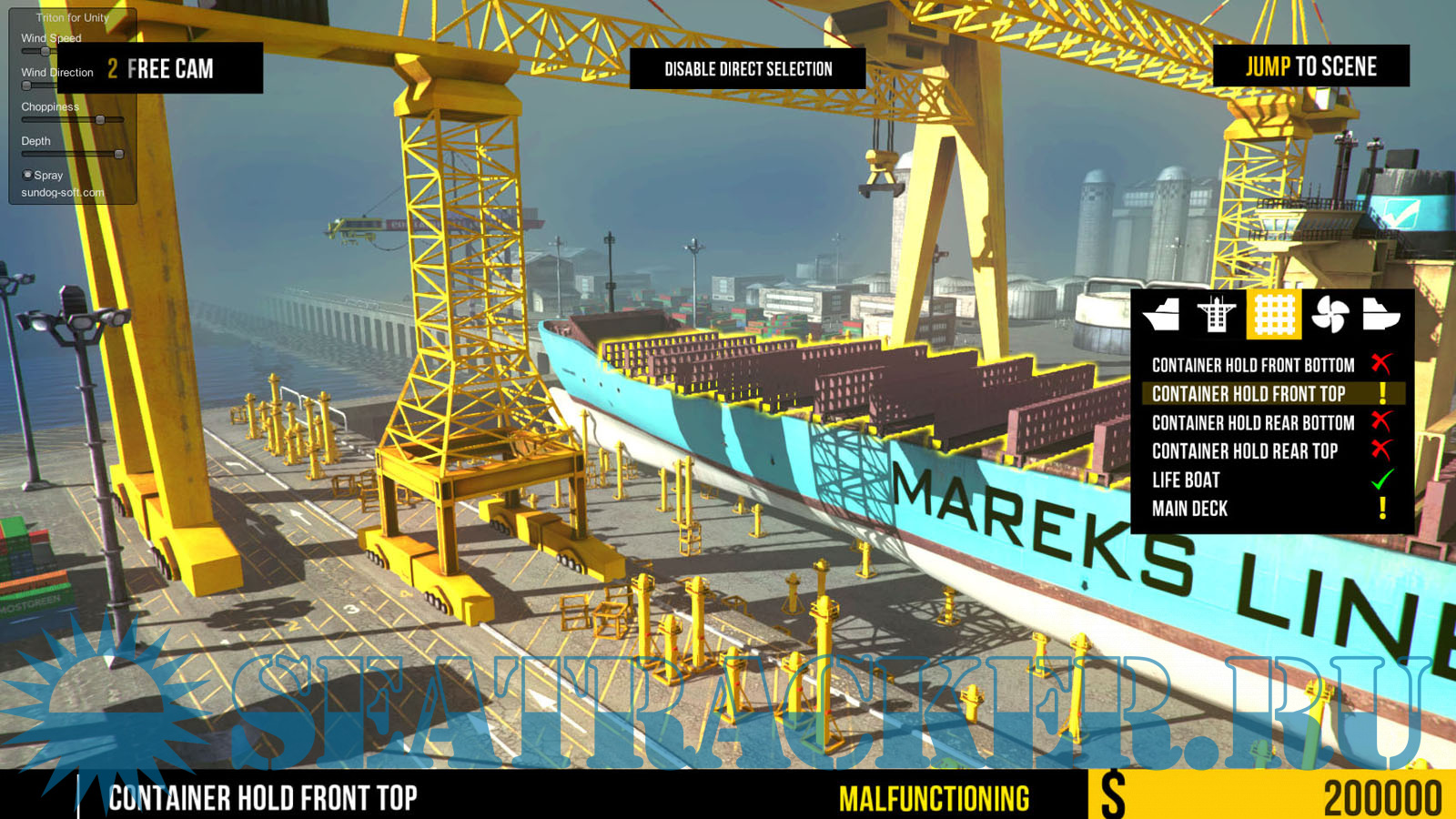Choose the container grid section tab
Viewport: 1456px width, 819px height.
tap(1274, 315)
